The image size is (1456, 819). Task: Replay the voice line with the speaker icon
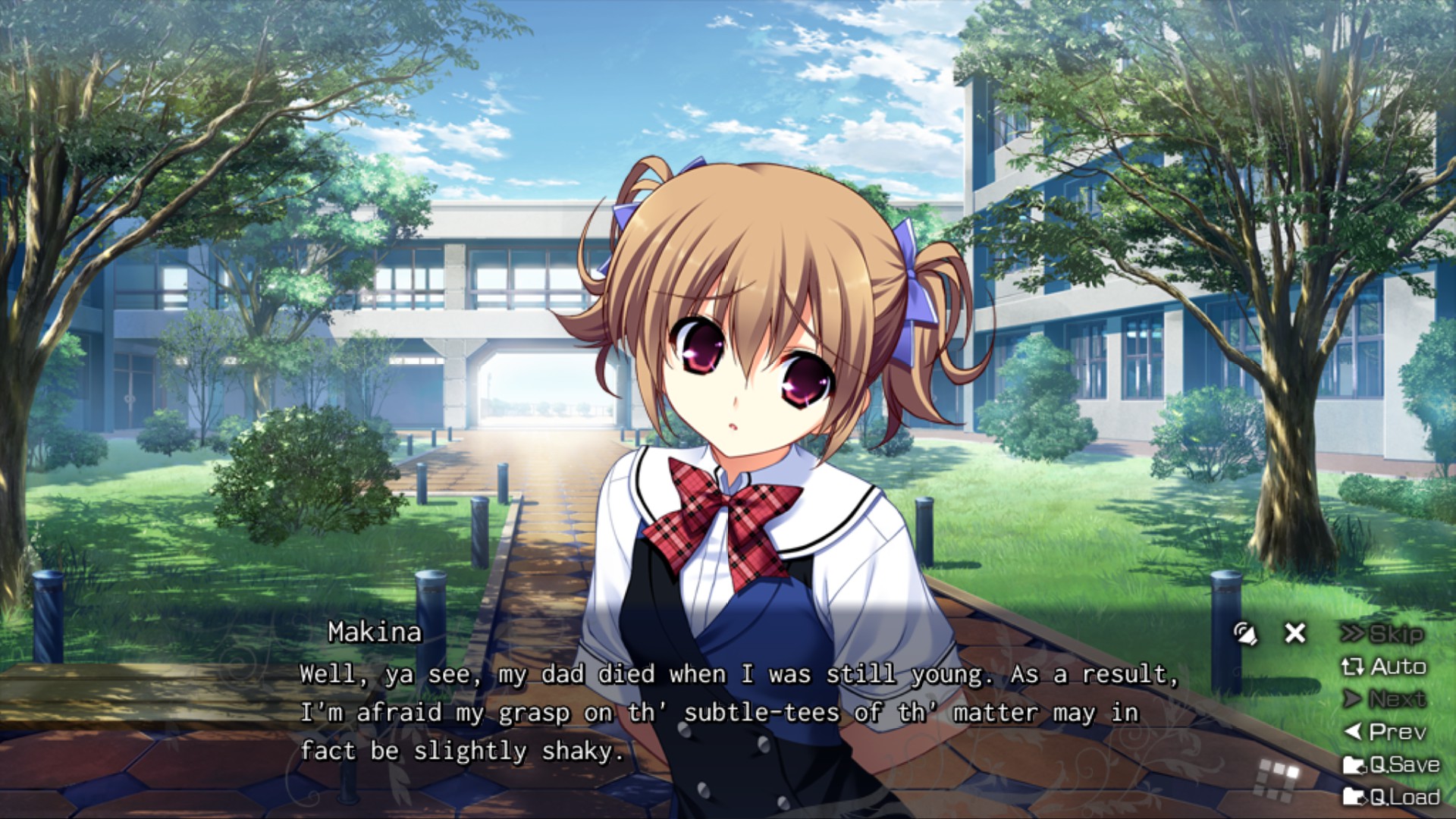[1245, 633]
